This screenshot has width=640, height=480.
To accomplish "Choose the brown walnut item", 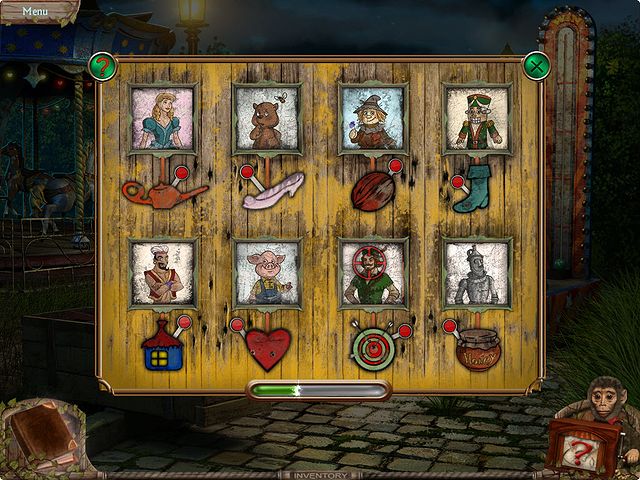I will (x=372, y=192).
